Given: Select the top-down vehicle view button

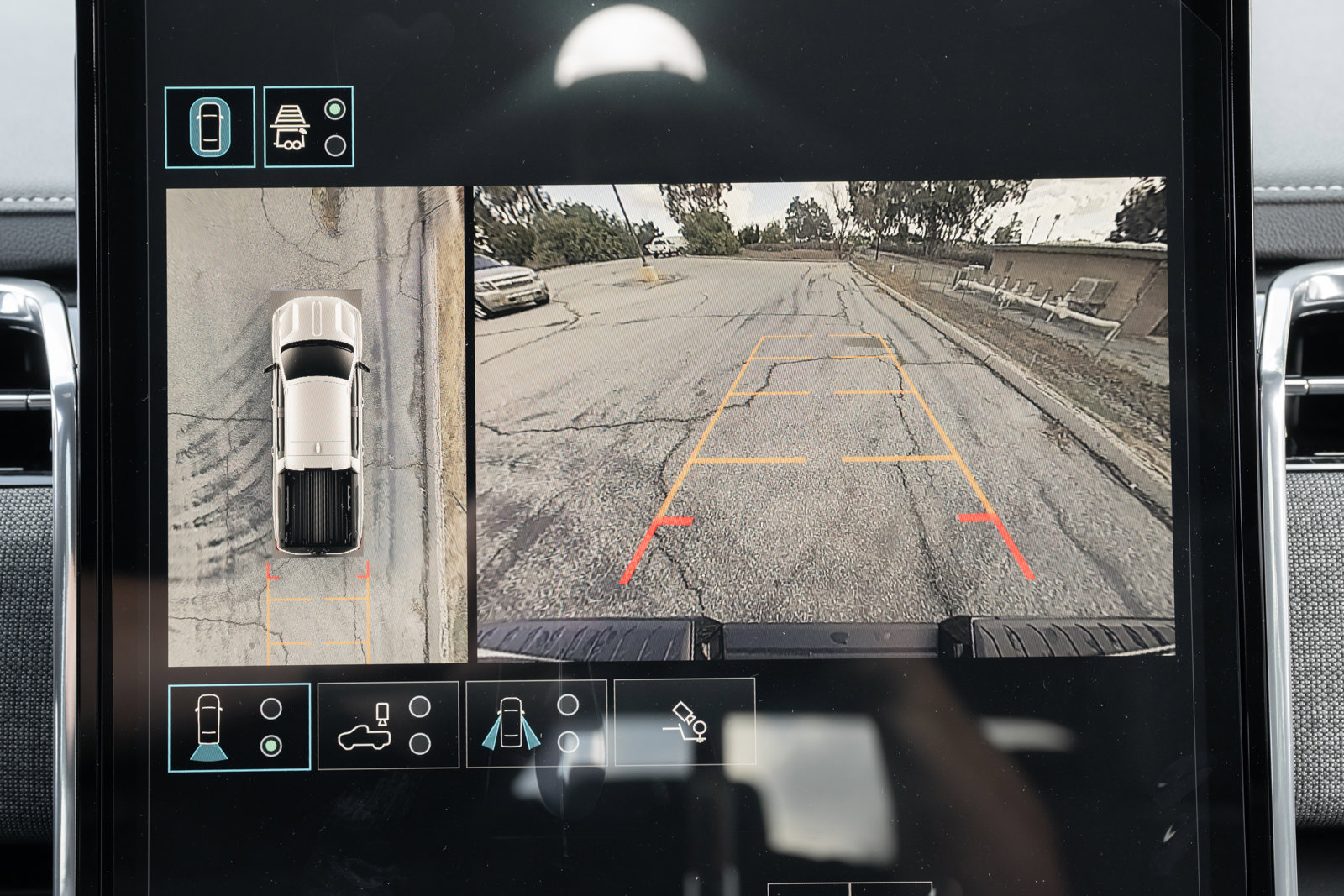Looking at the screenshot, I should tap(210, 127).
